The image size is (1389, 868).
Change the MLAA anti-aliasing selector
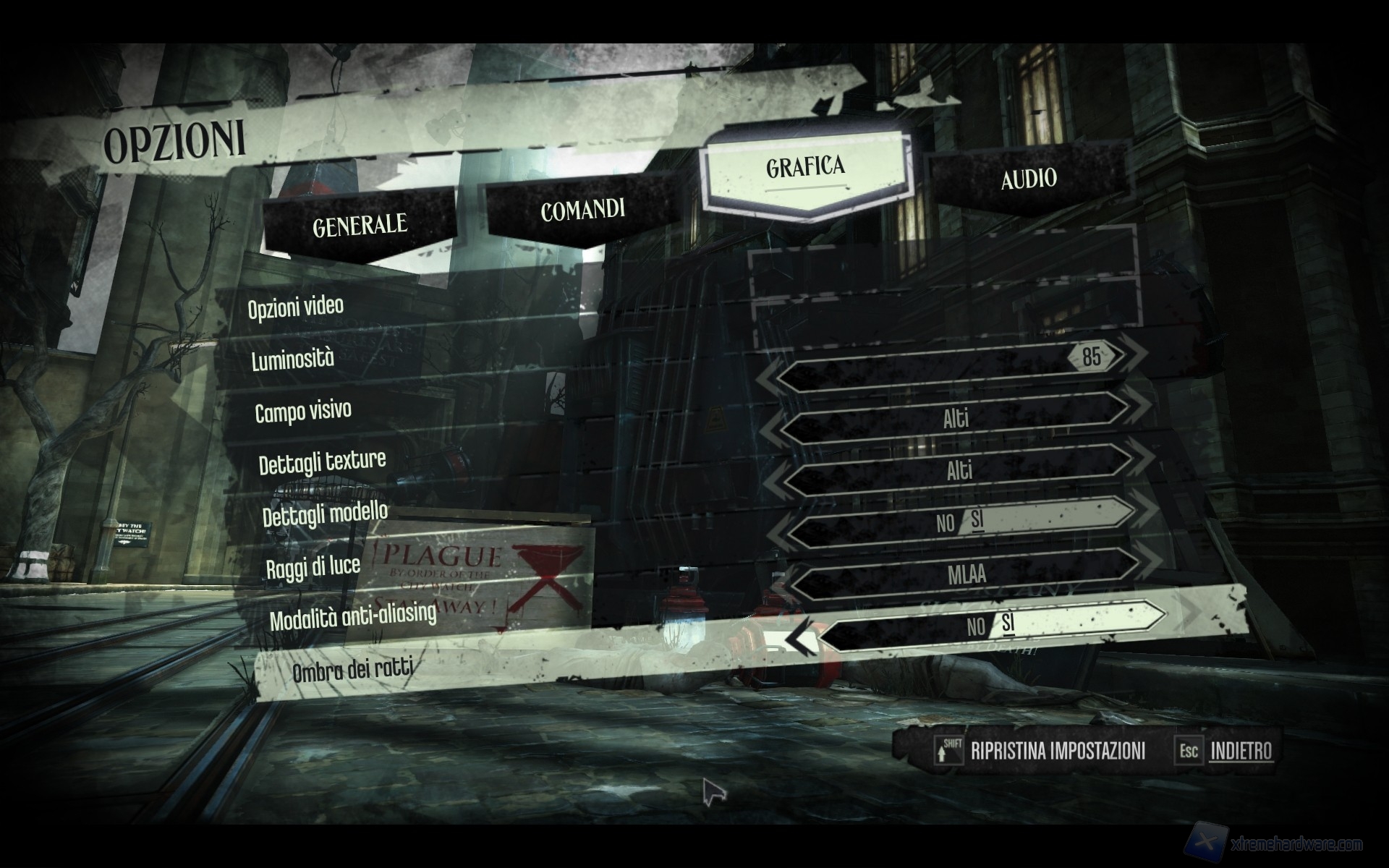pyautogui.click(x=966, y=574)
